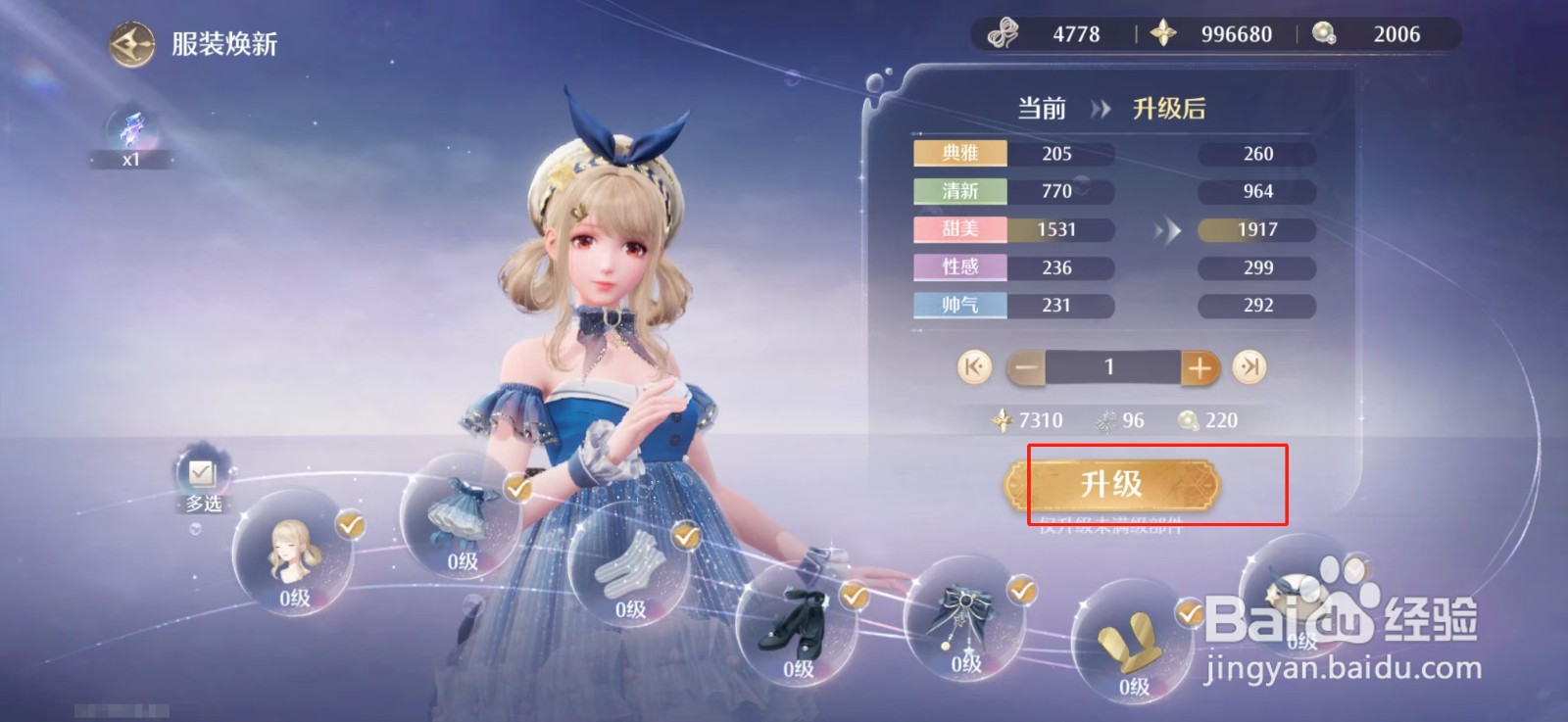Increase upgrade count with the plus button
Screen dimensions: 1568x722
[1199, 367]
